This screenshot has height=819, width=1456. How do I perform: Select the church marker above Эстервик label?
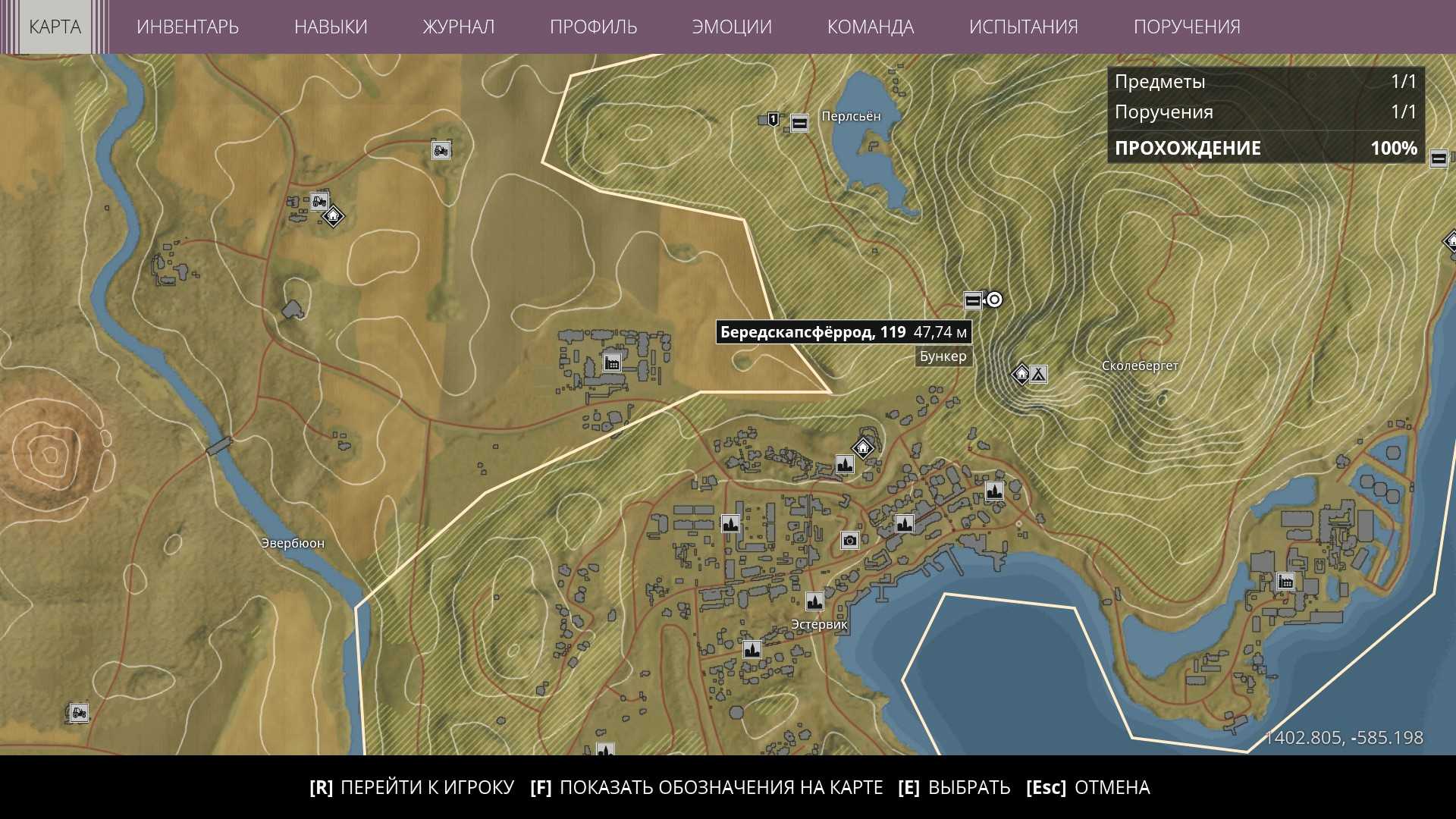tap(814, 602)
